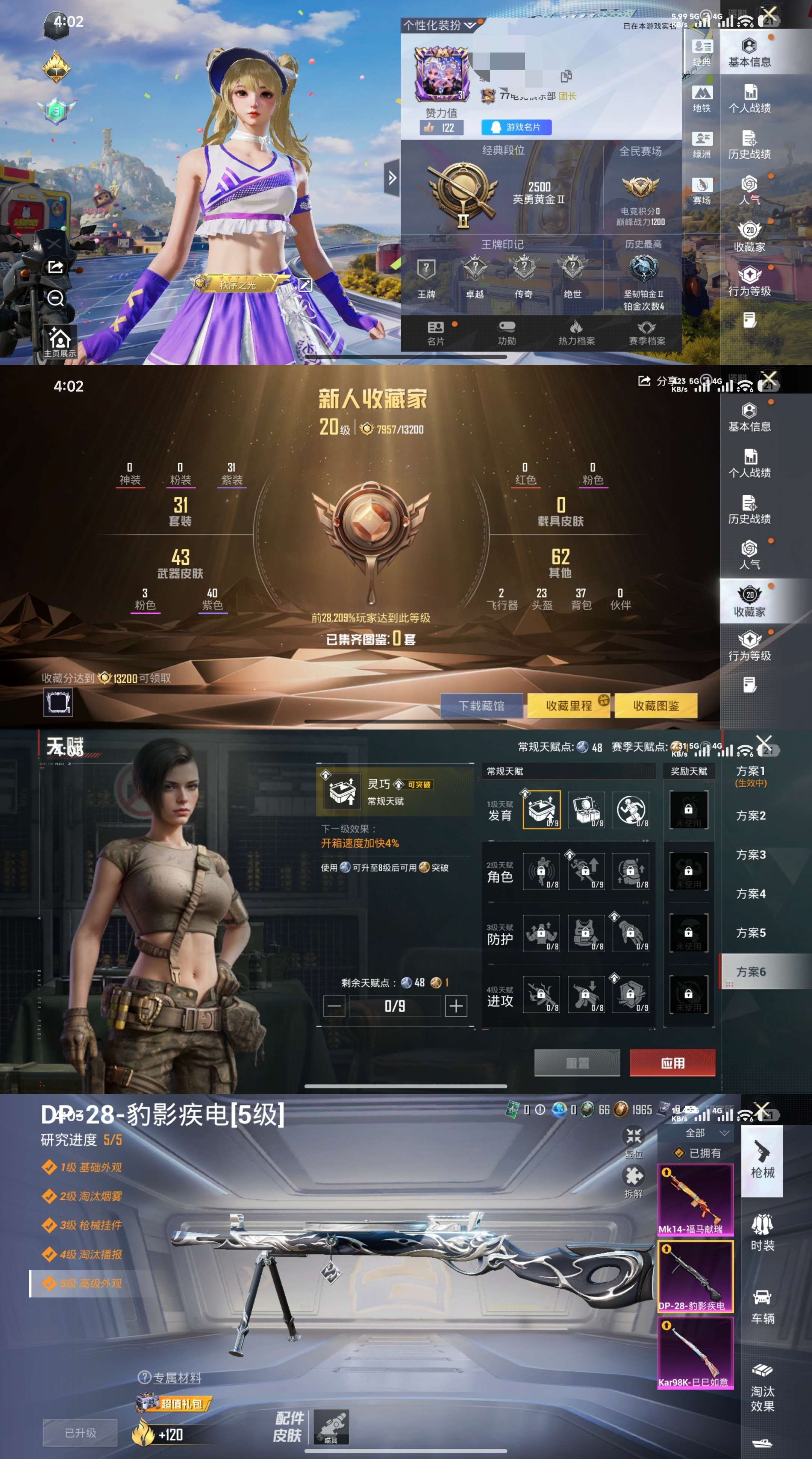Screen dimensions: 812x1459
Task: Open the 热力档案 tab
Action: tap(576, 333)
